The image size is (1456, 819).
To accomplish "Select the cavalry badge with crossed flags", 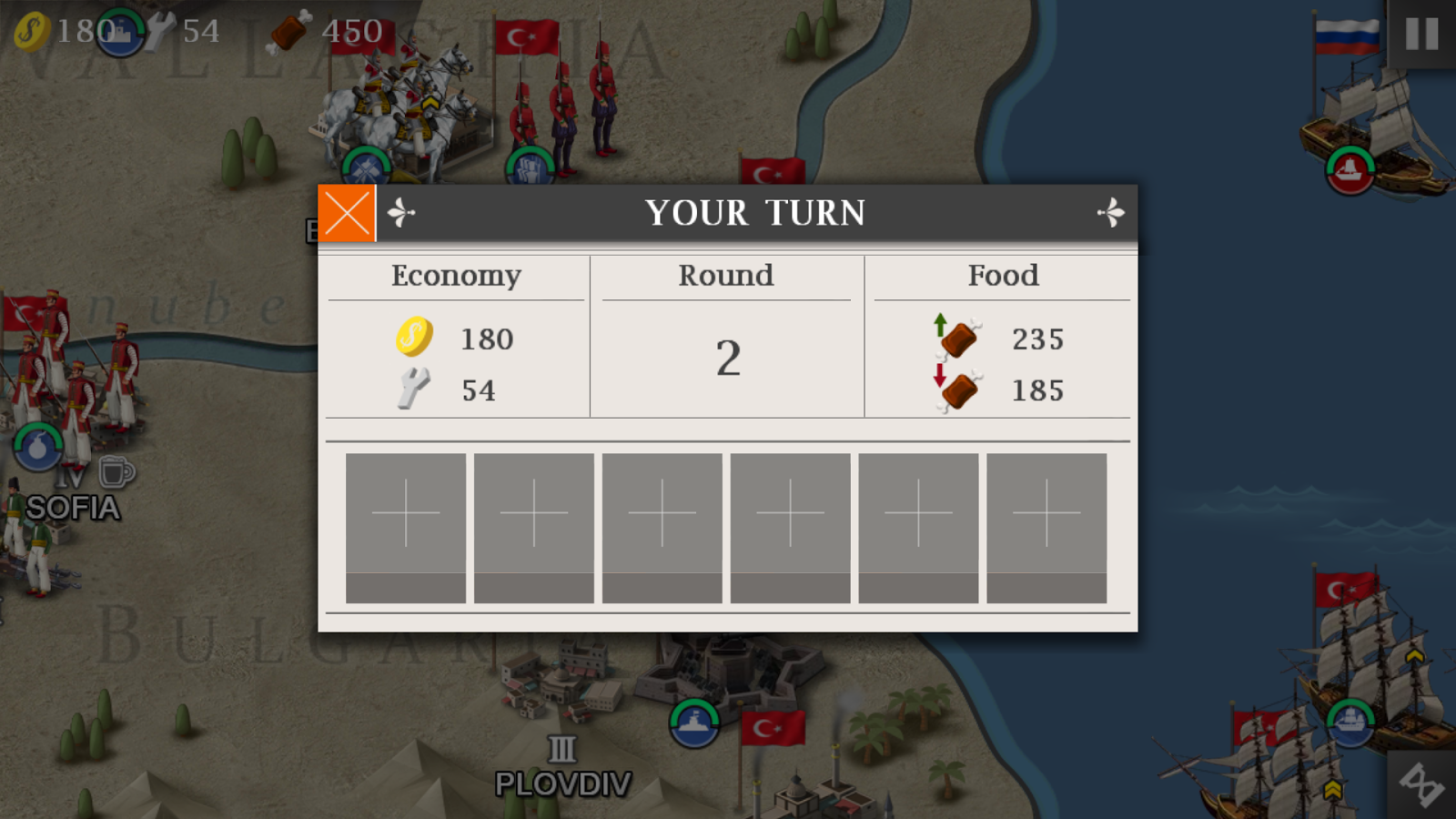I will point(368,167).
